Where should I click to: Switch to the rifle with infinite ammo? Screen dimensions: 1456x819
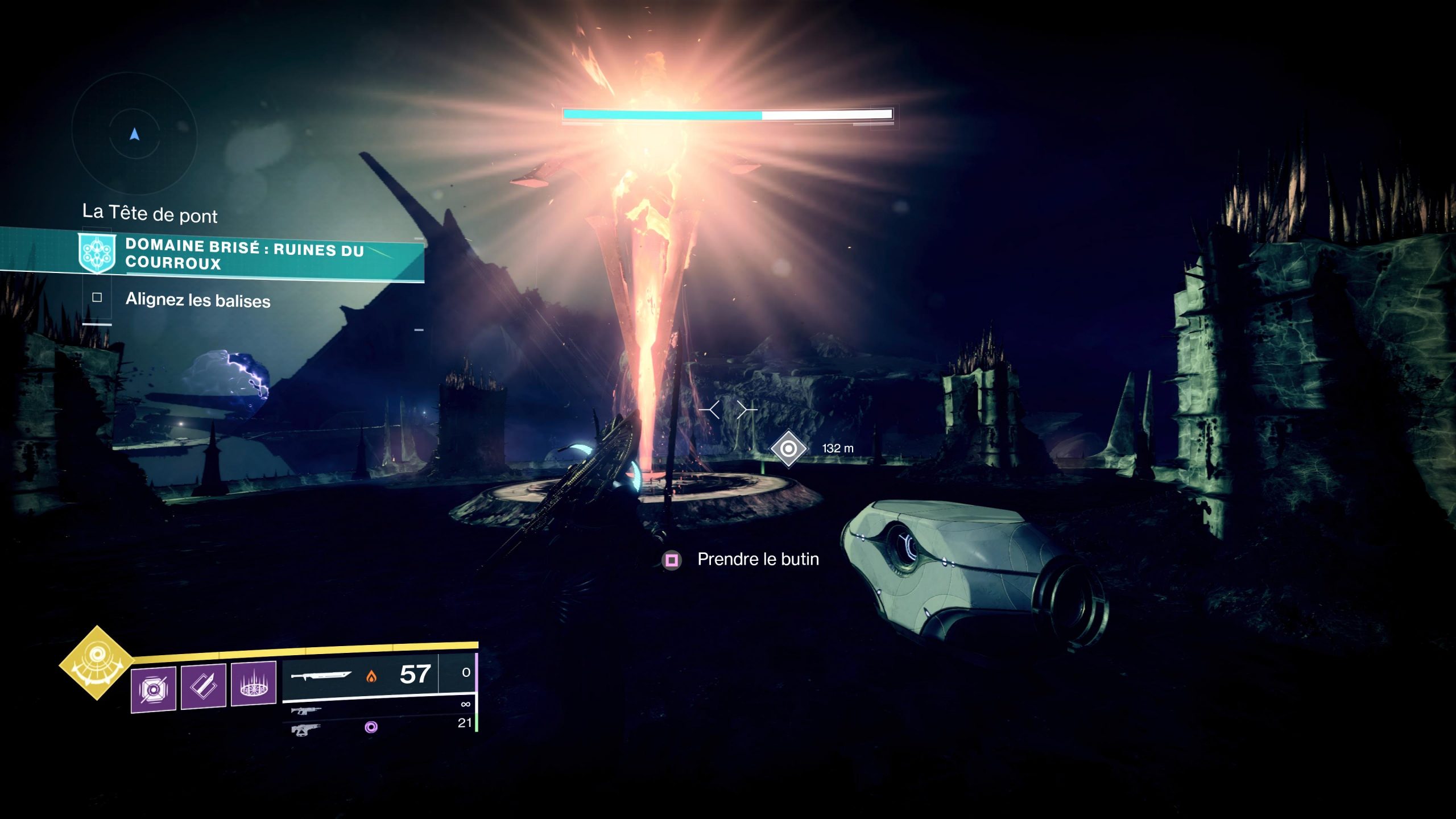point(306,710)
